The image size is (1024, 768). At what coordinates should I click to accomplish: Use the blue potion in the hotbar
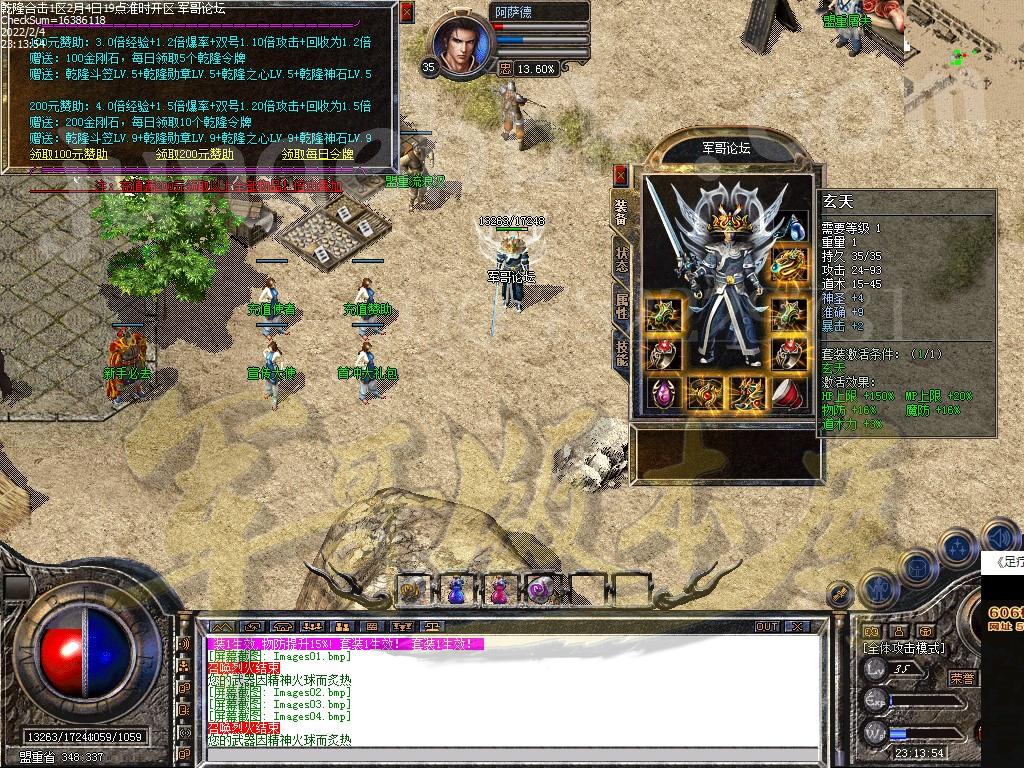pos(455,589)
